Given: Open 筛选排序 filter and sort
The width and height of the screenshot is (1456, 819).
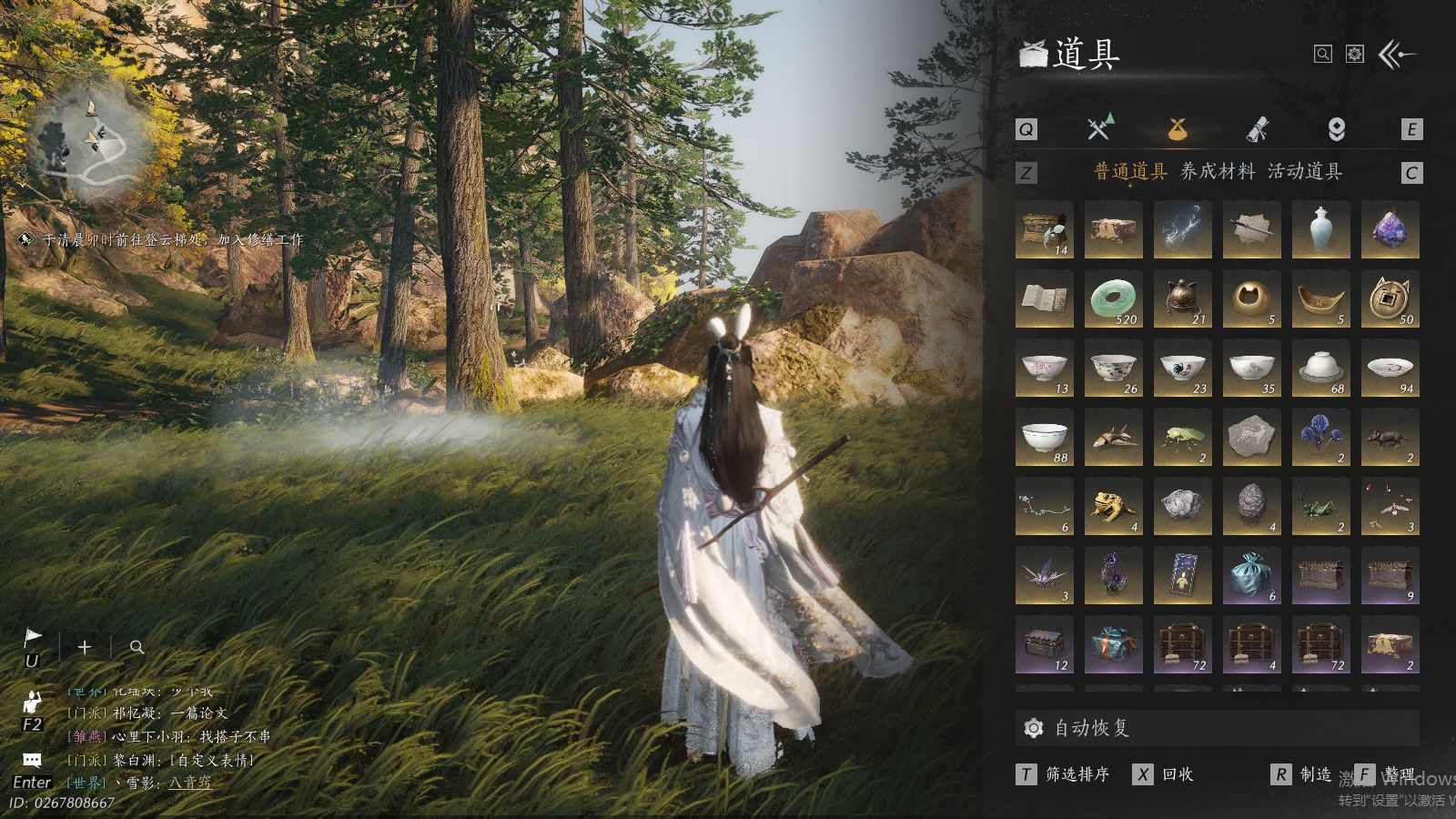Looking at the screenshot, I should pyautogui.click(x=1077, y=774).
